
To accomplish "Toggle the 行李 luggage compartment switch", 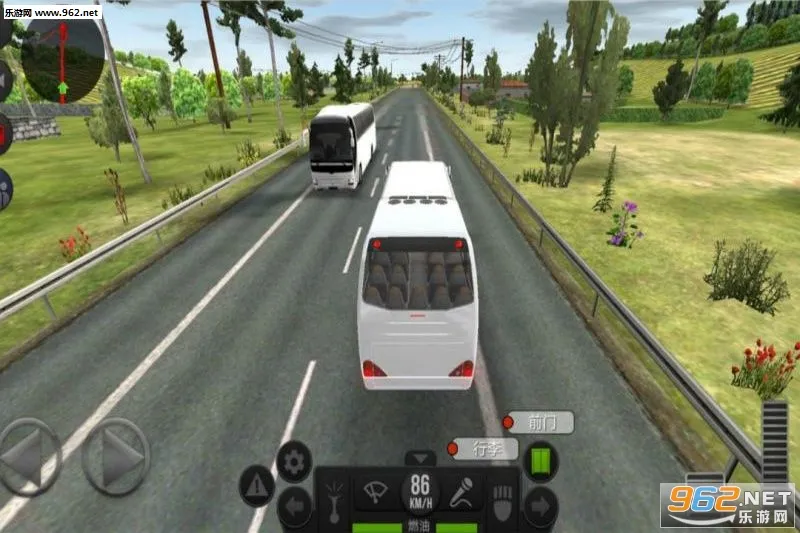I will coord(483,449).
